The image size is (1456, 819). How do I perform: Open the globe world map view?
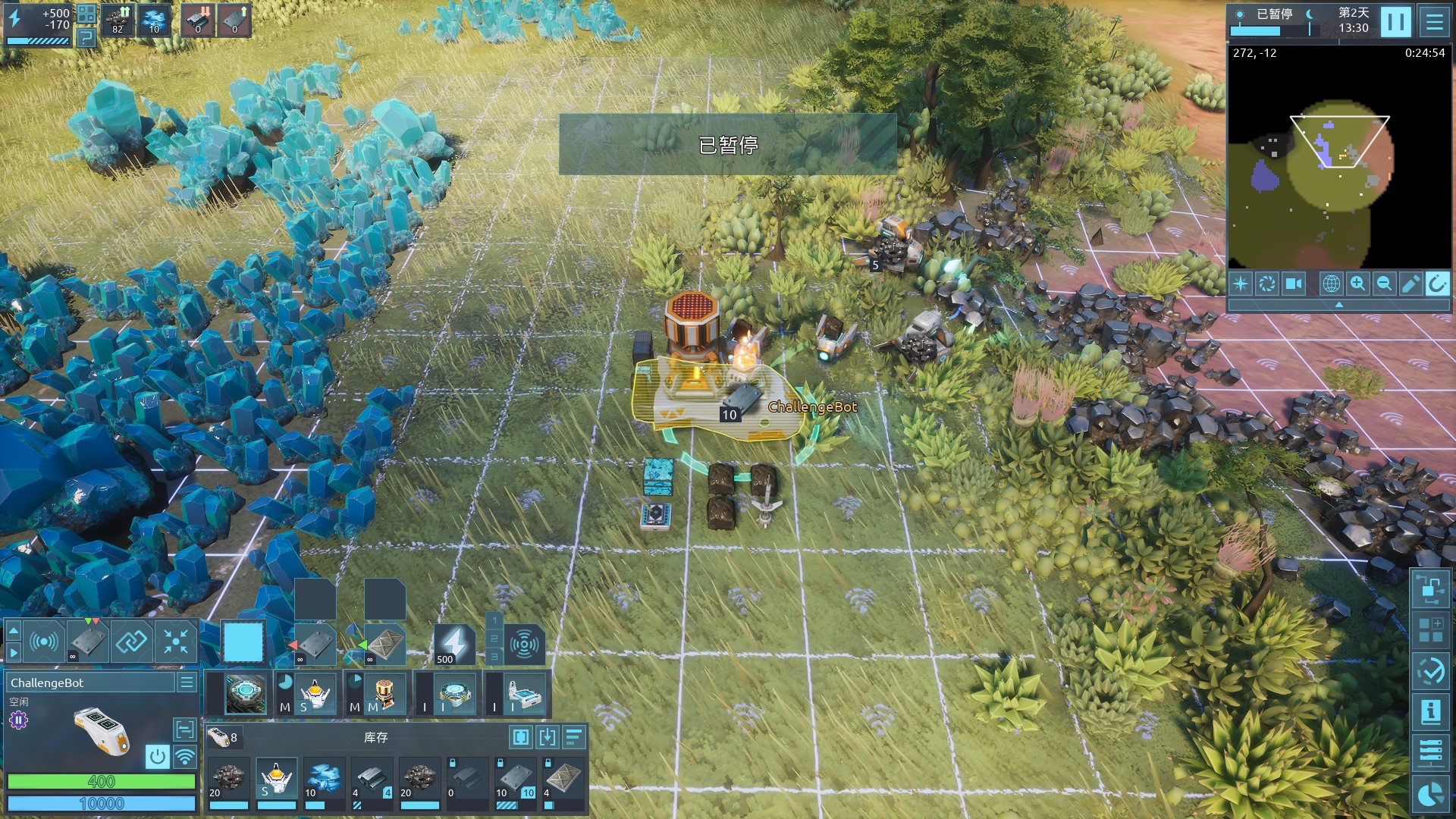coord(1331,284)
